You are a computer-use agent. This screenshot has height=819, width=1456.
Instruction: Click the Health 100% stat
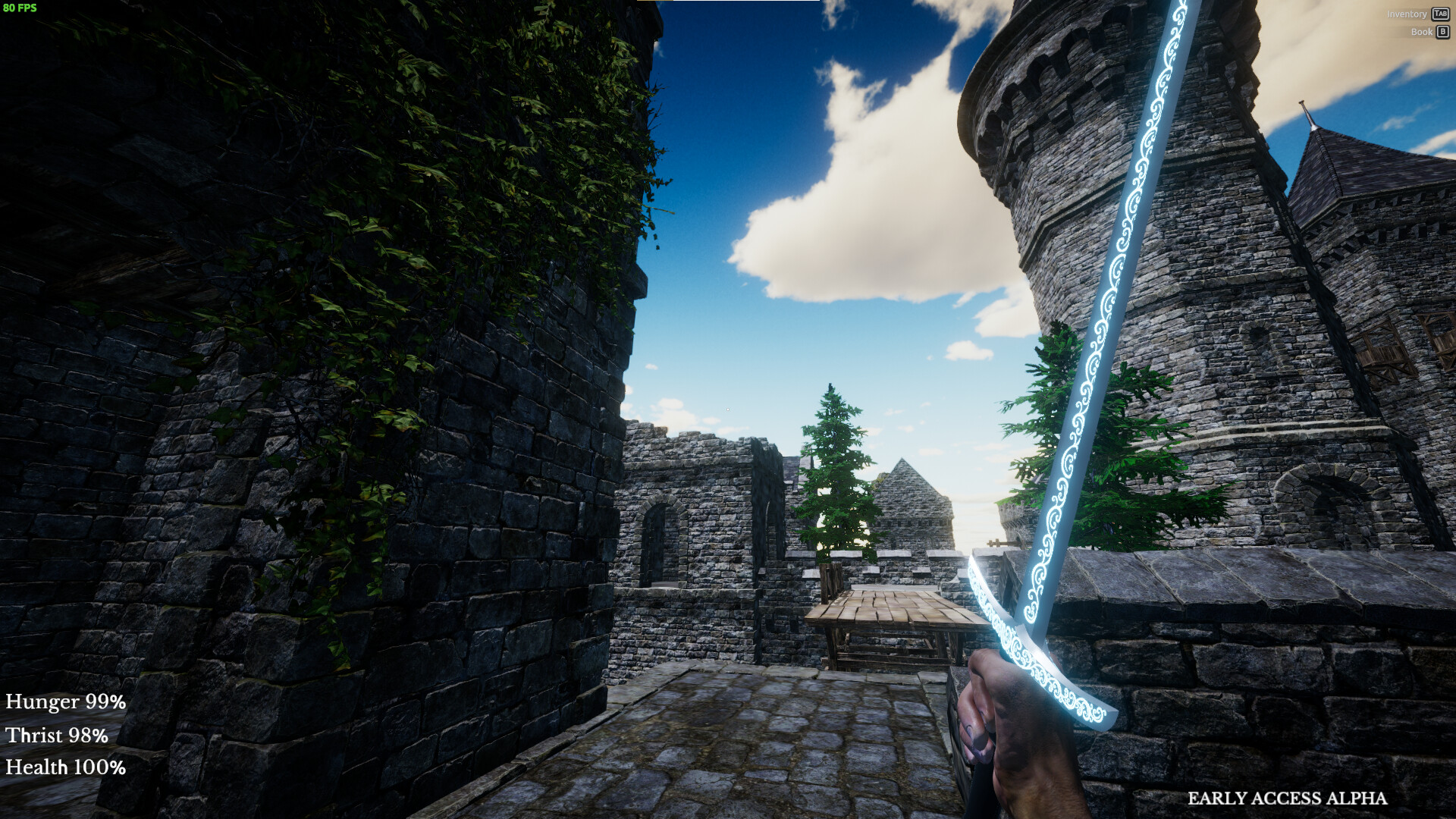coord(66,768)
